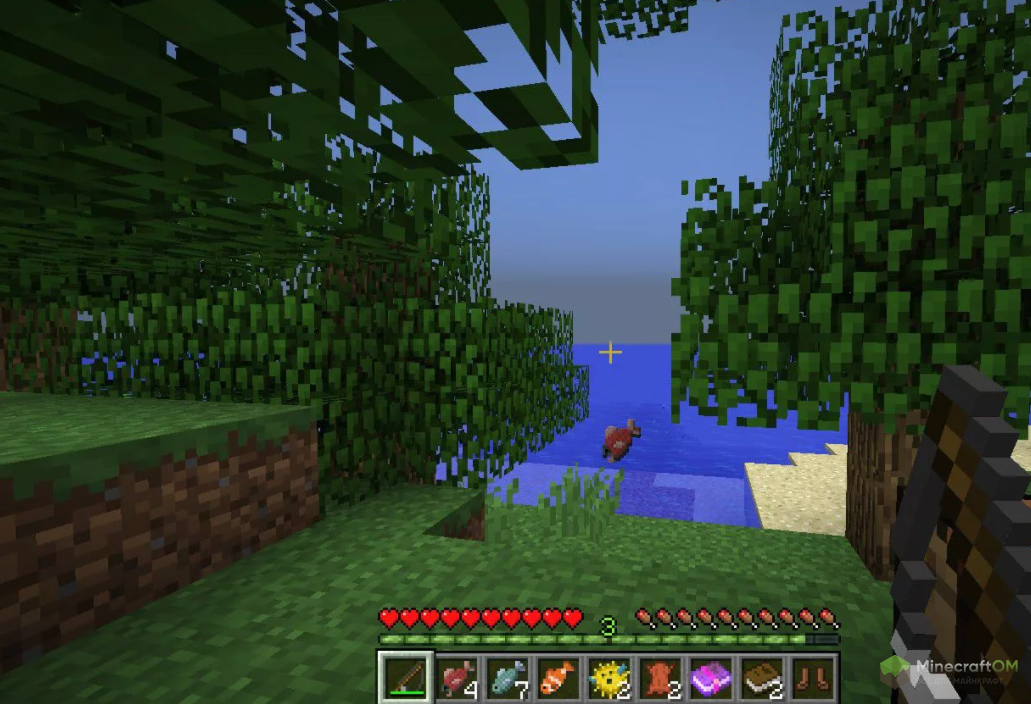Image resolution: width=1031 pixels, height=704 pixels.
Task: Pick the yellow pufferfish slot
Action: (x=610, y=677)
